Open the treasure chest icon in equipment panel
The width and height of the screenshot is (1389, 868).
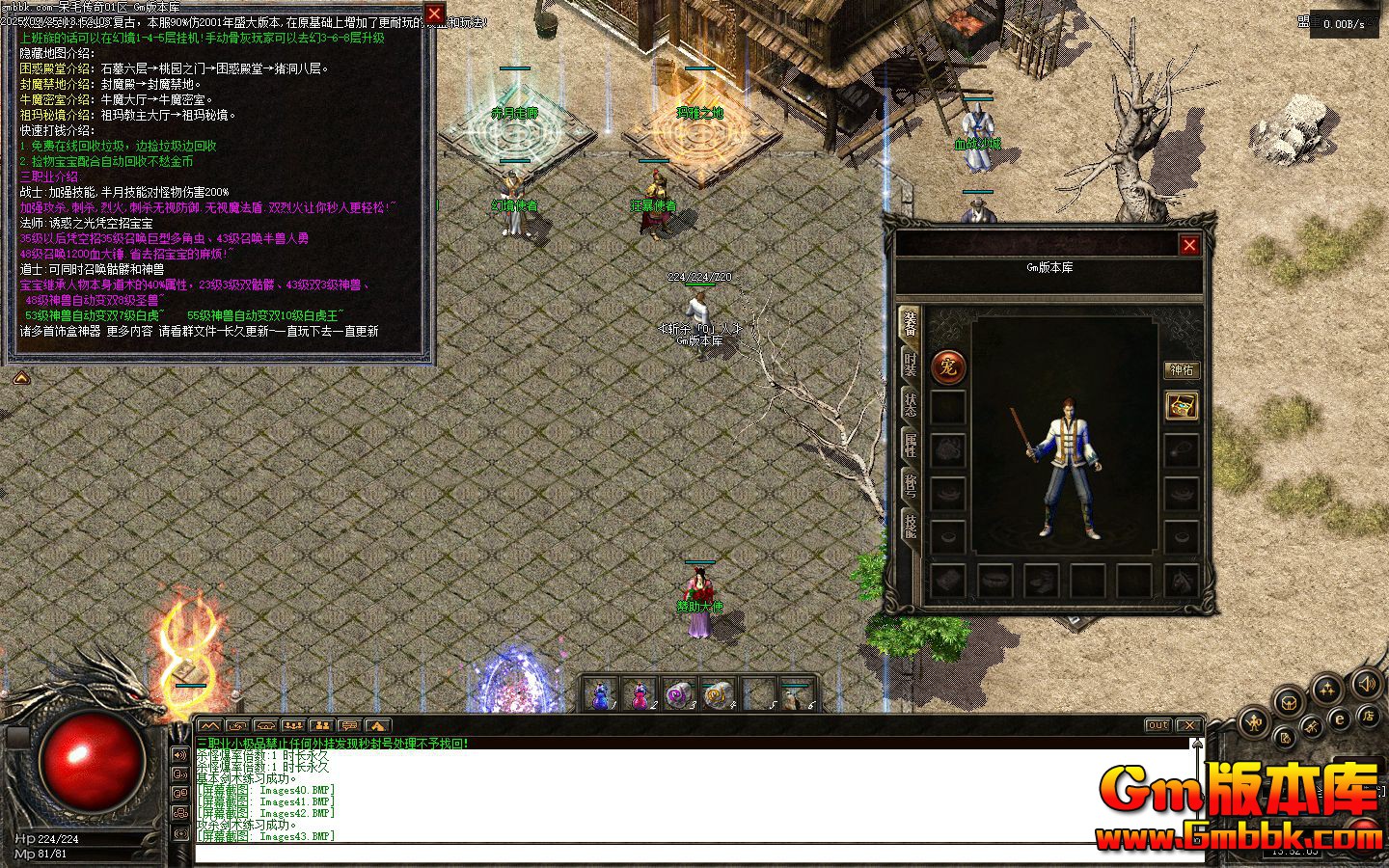[1182, 406]
